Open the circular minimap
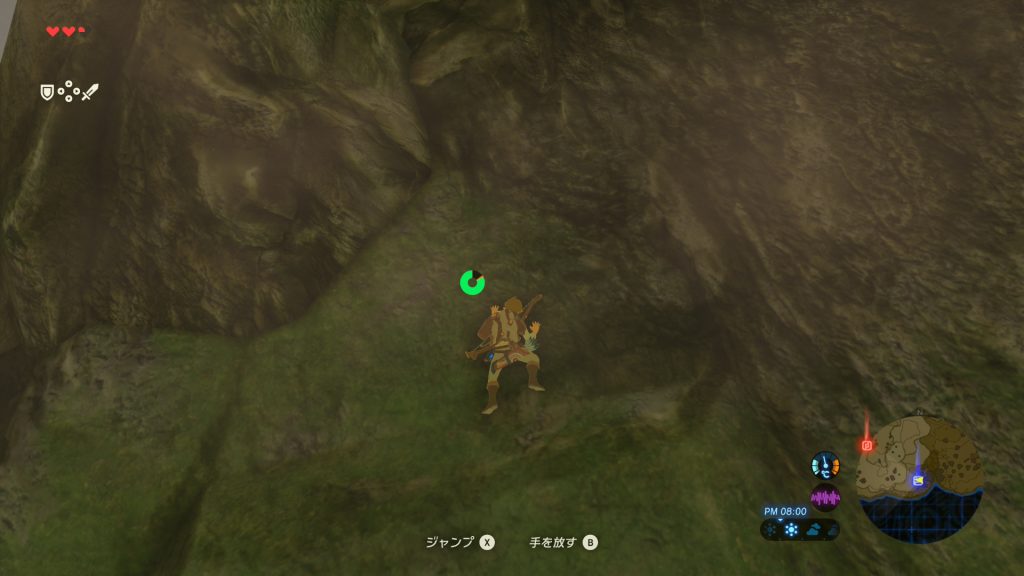 click(920, 479)
